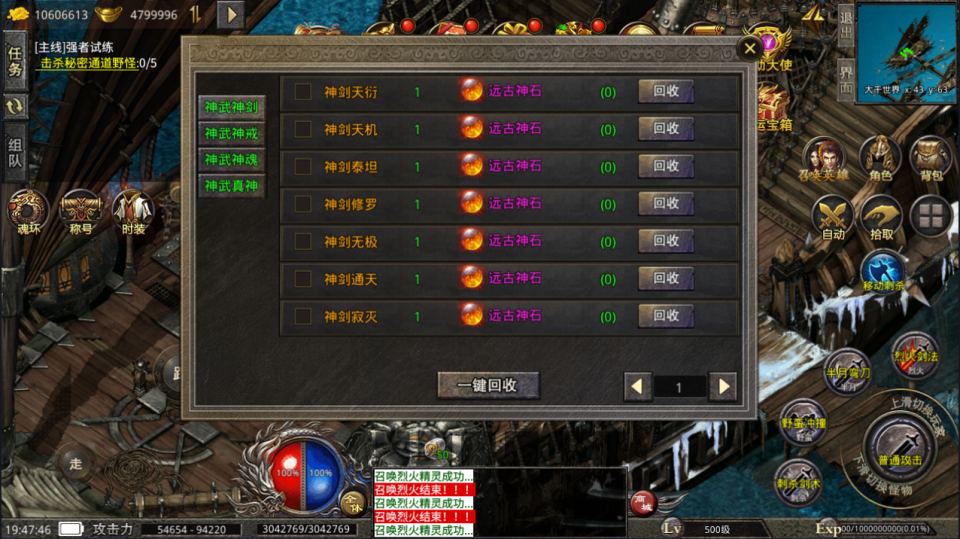Recycle the 神剑天机 item
This screenshot has width=960, height=539.
[x=666, y=129]
